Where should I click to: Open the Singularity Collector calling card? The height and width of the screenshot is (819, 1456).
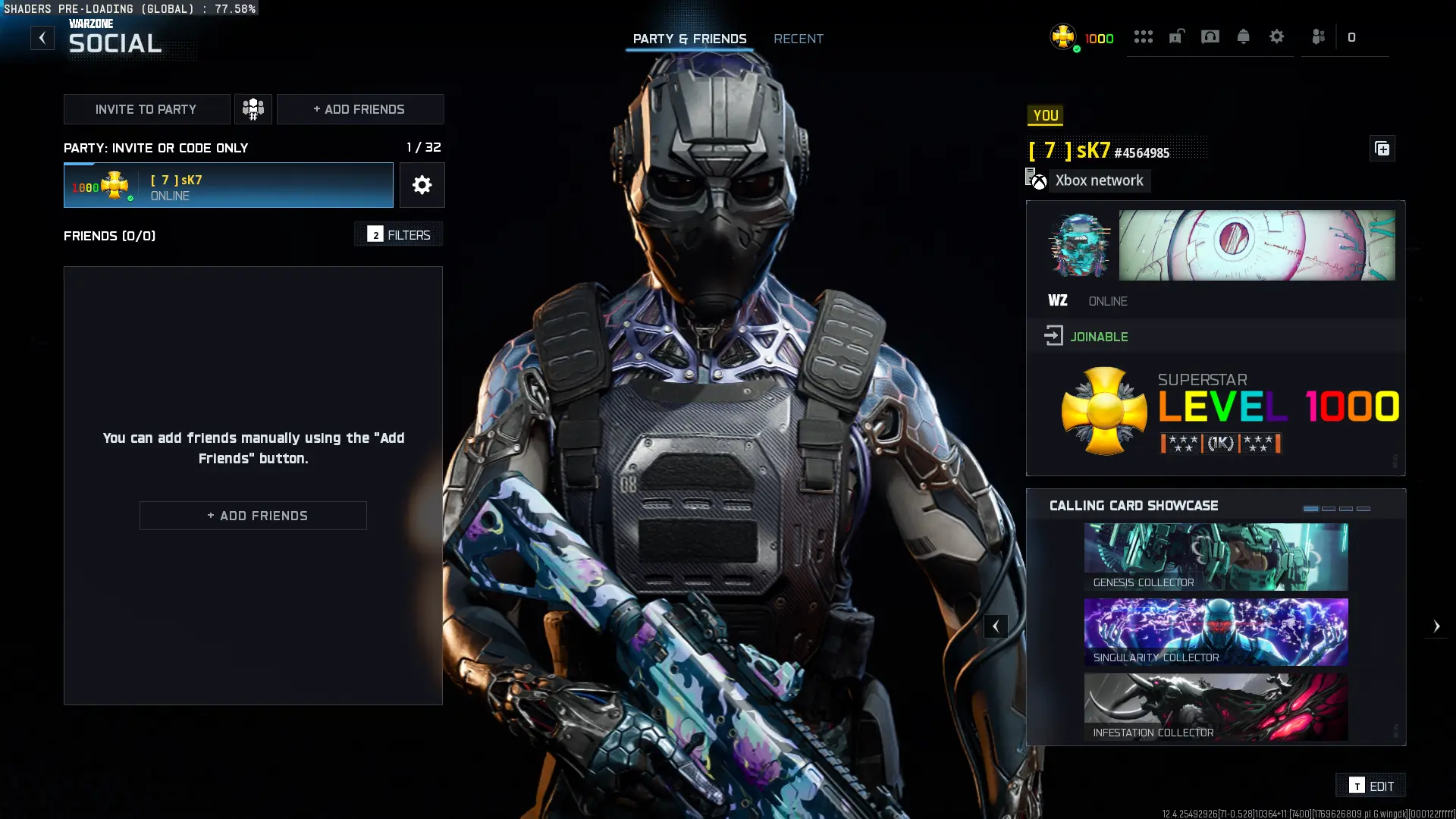[x=1216, y=632]
